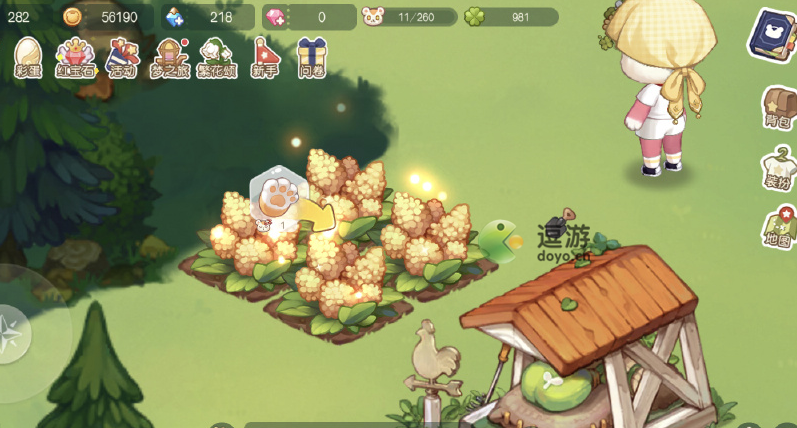
Task: Open the blue bear journal book
Action: tap(773, 36)
